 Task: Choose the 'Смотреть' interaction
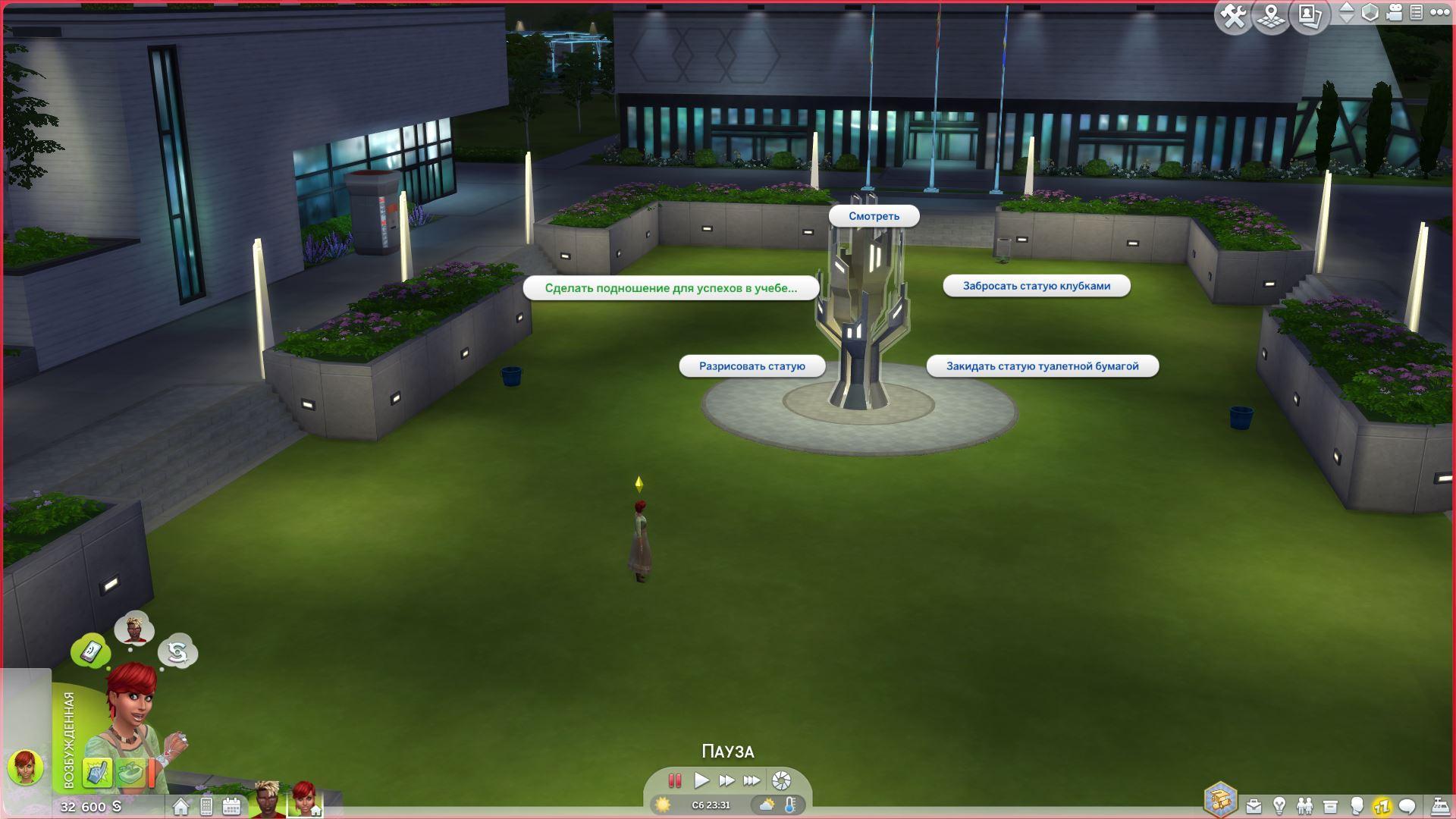coord(874,216)
